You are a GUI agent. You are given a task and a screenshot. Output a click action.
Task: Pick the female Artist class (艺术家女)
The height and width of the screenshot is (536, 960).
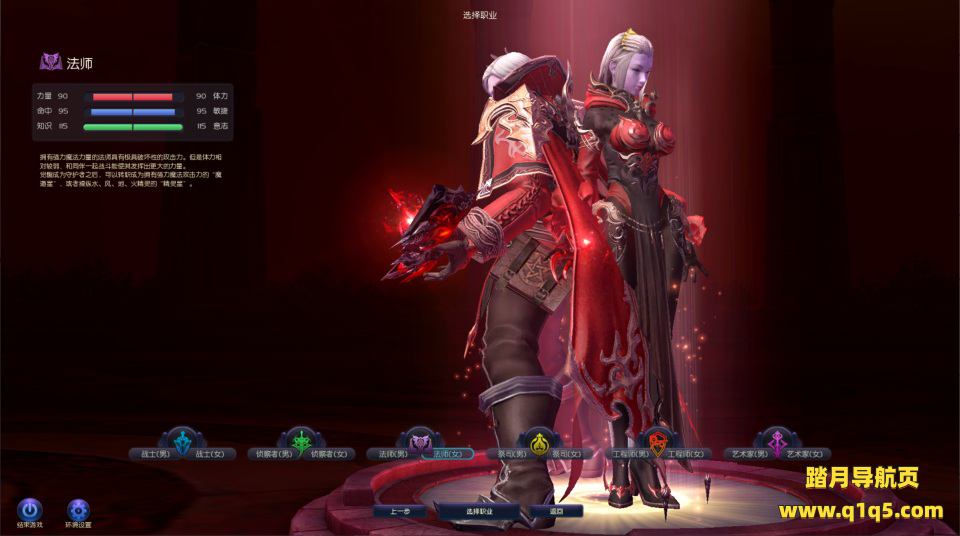805,454
